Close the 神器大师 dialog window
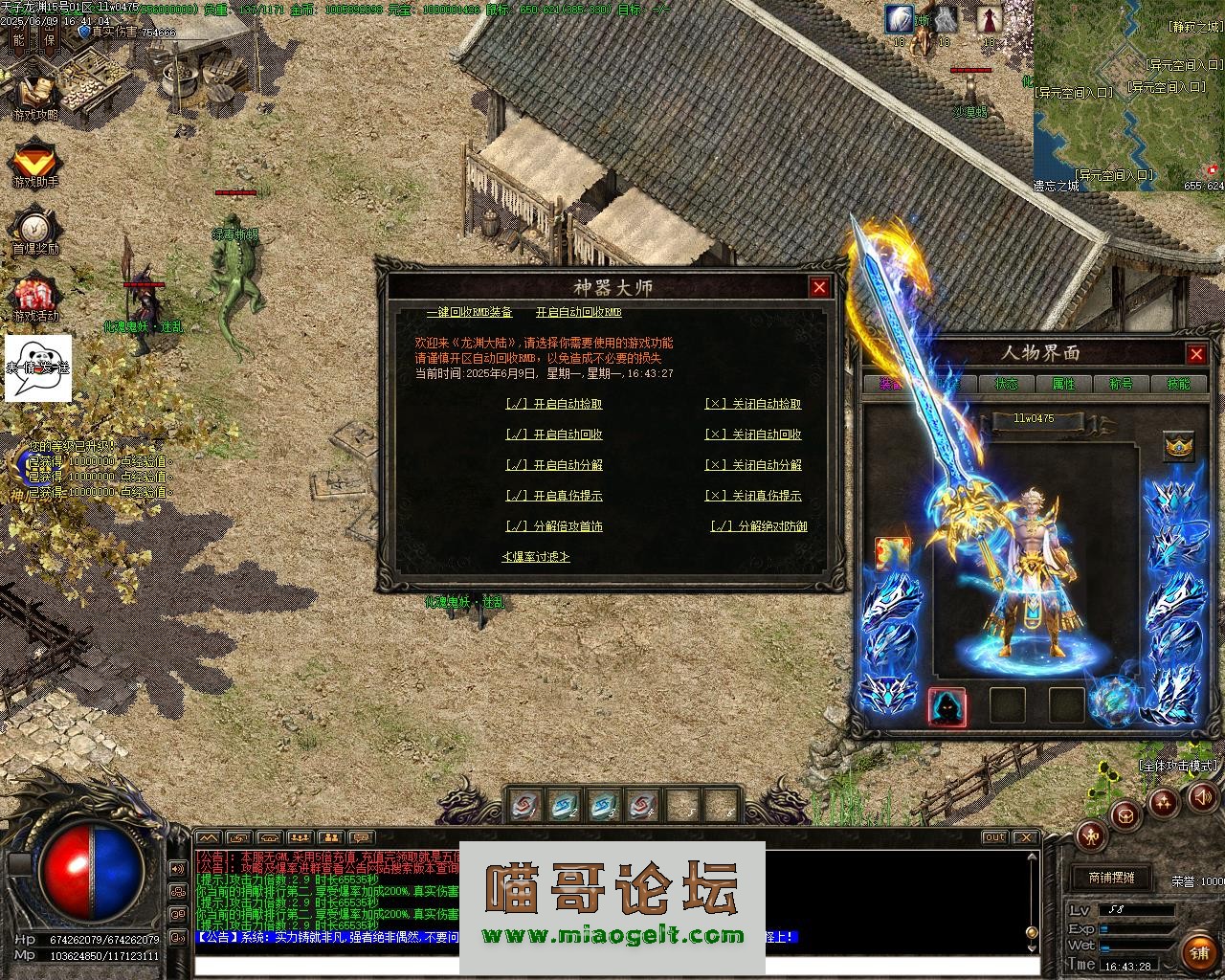The width and height of the screenshot is (1225, 980). coord(819,287)
